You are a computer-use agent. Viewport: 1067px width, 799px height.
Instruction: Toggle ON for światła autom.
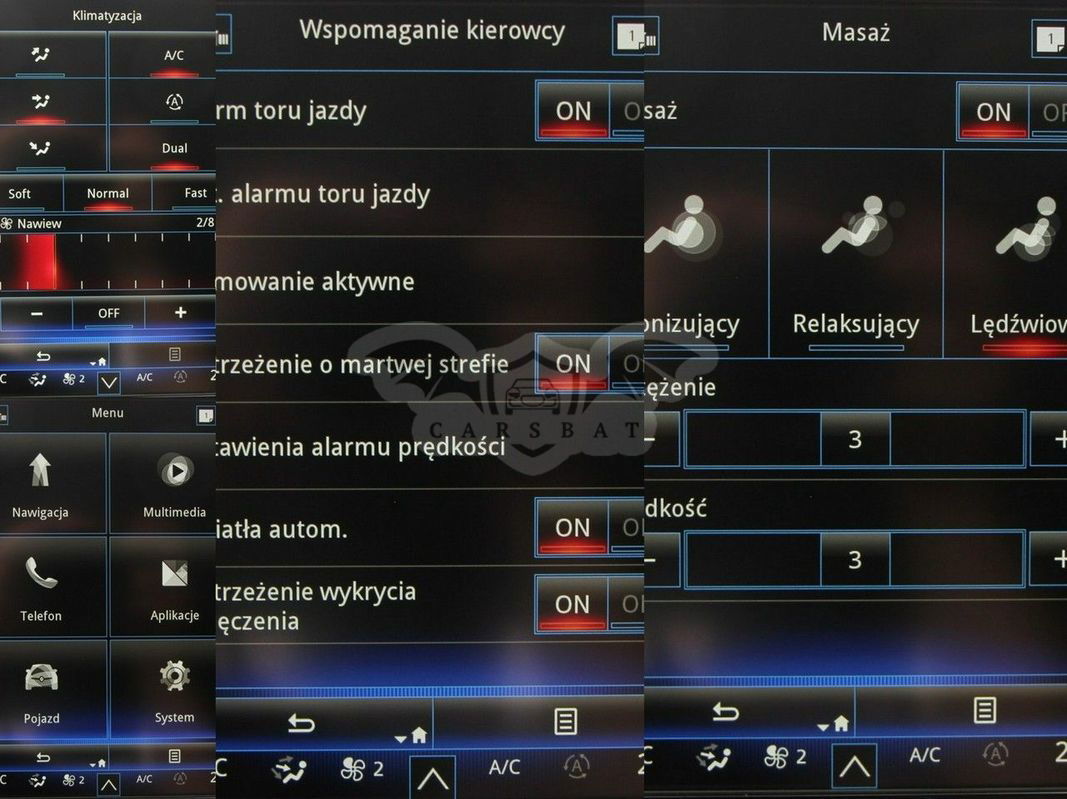tap(573, 527)
